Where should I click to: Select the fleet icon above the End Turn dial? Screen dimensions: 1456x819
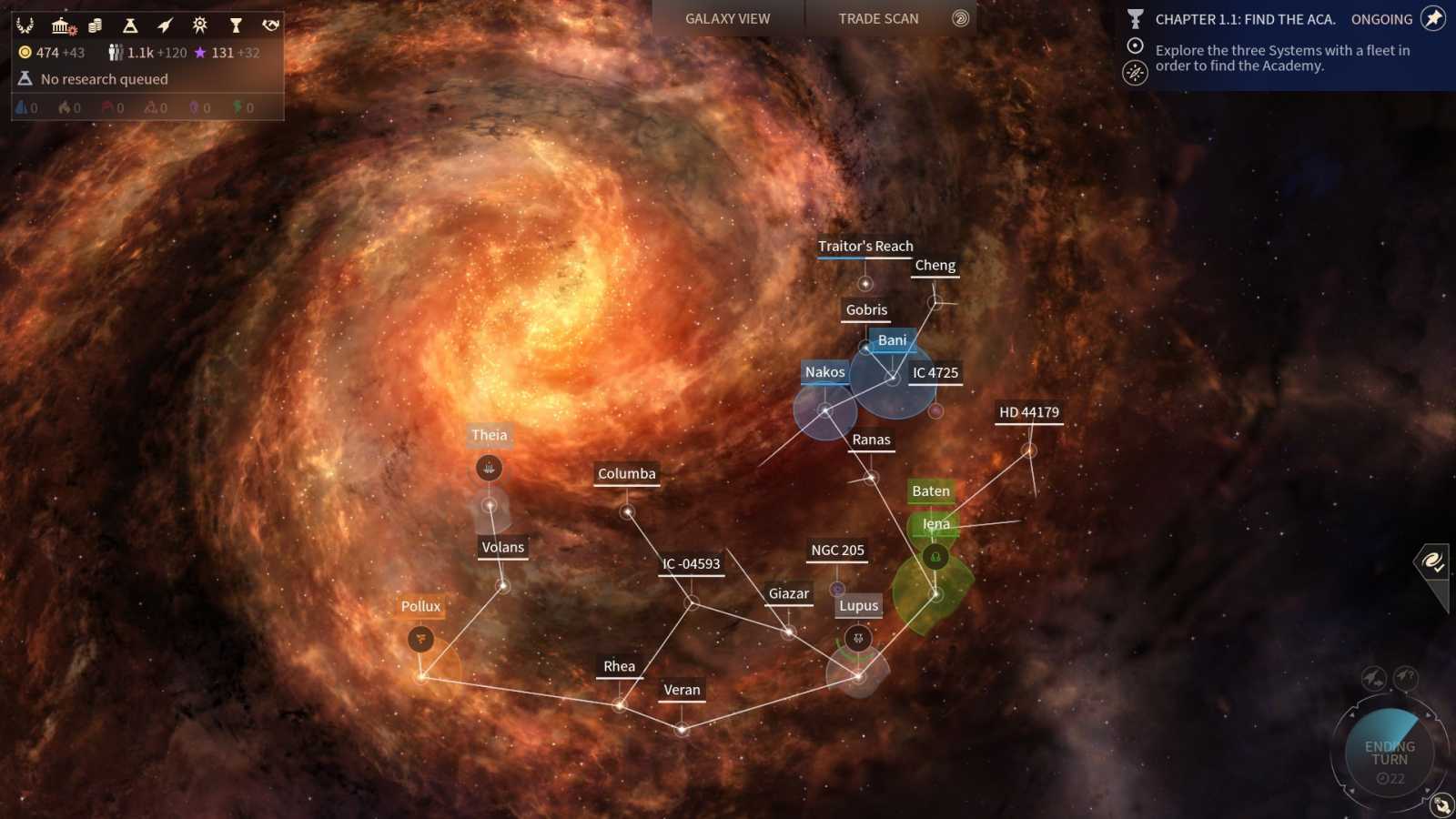(x=1371, y=677)
